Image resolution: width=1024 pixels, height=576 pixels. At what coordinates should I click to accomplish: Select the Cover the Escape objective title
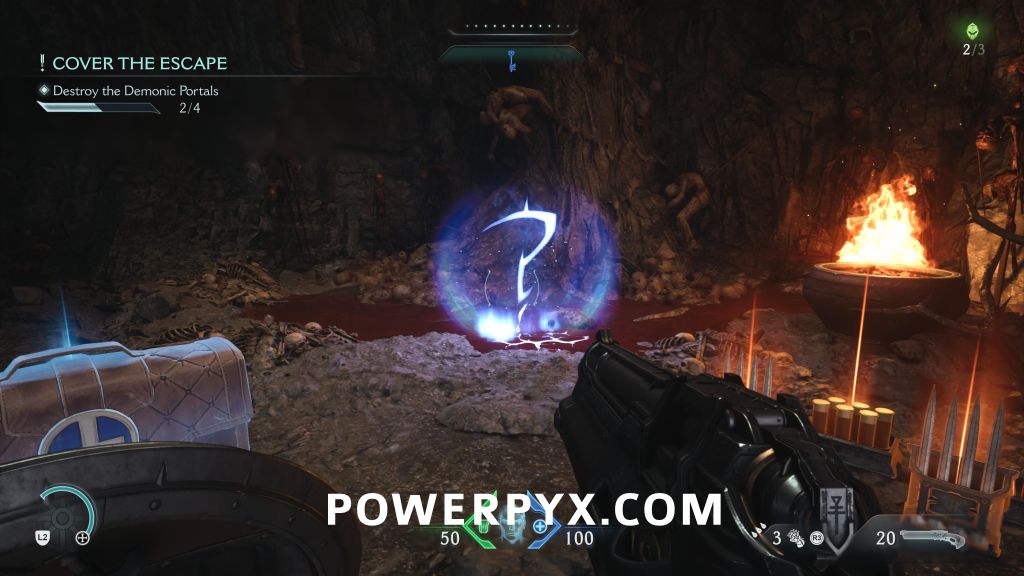pyautogui.click(x=139, y=63)
